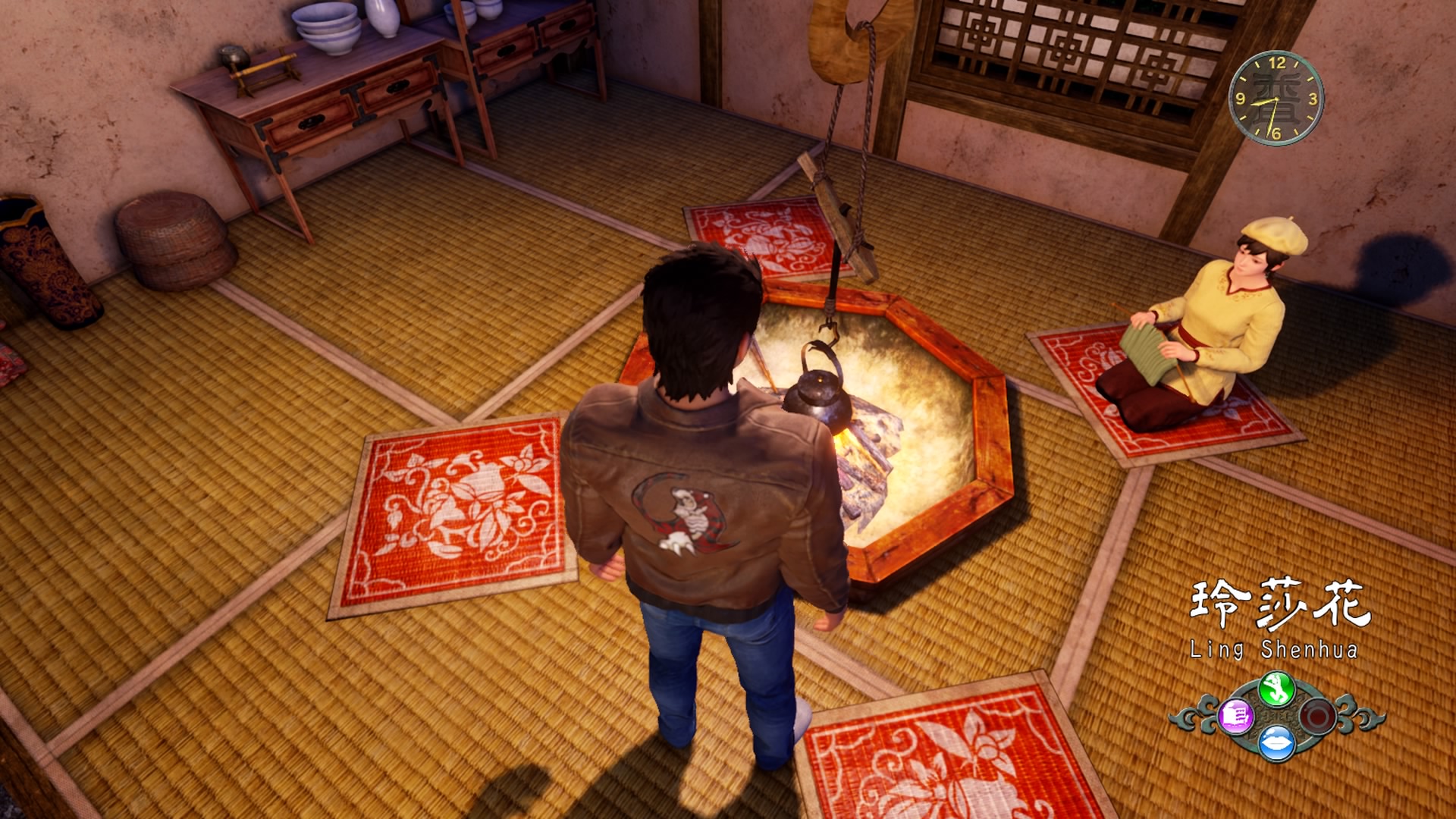Click the number 12 on the clock face
The height and width of the screenshot is (819, 1456).
tap(1279, 62)
